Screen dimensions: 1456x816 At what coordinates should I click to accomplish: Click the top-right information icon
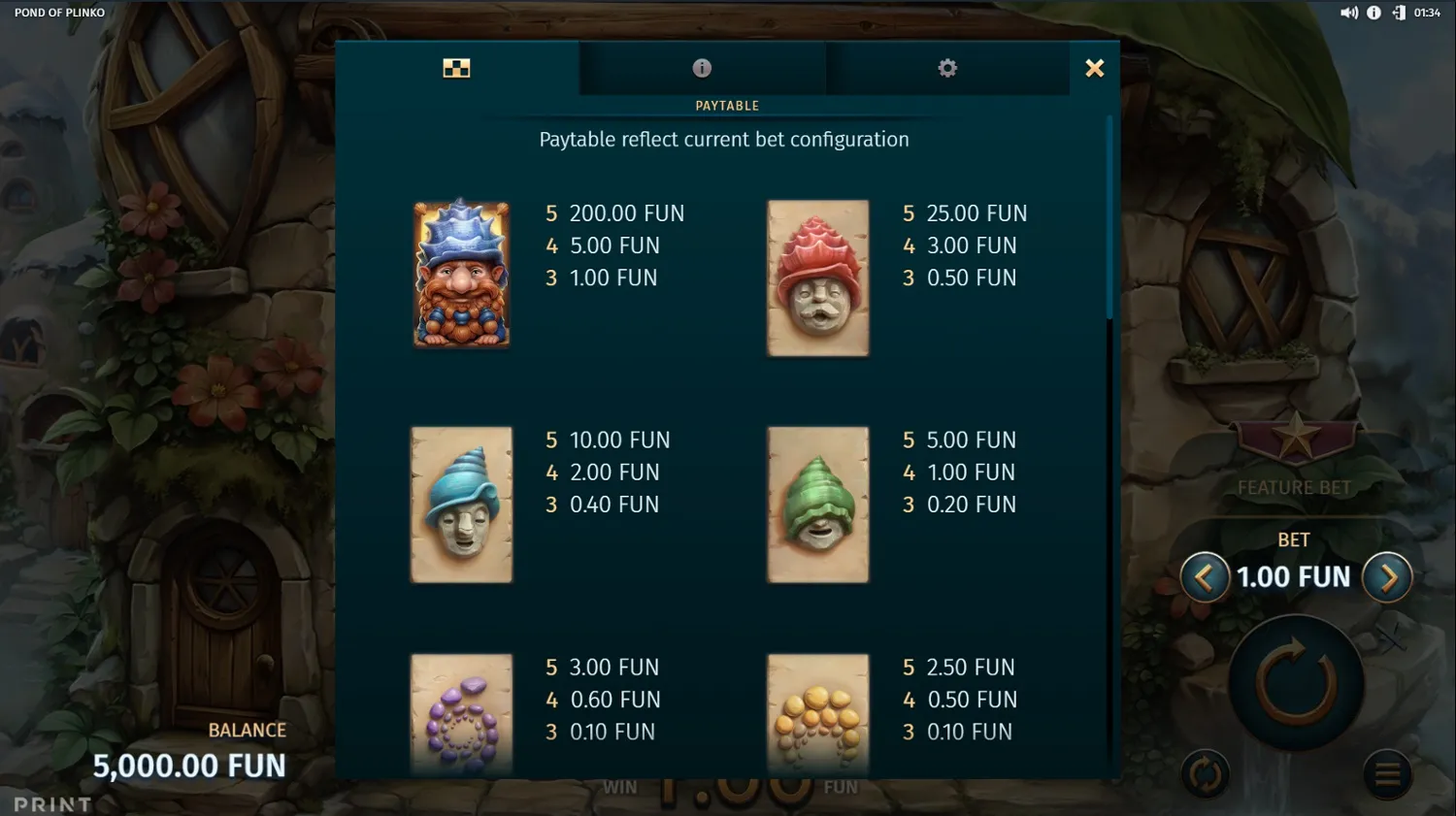point(1374,13)
